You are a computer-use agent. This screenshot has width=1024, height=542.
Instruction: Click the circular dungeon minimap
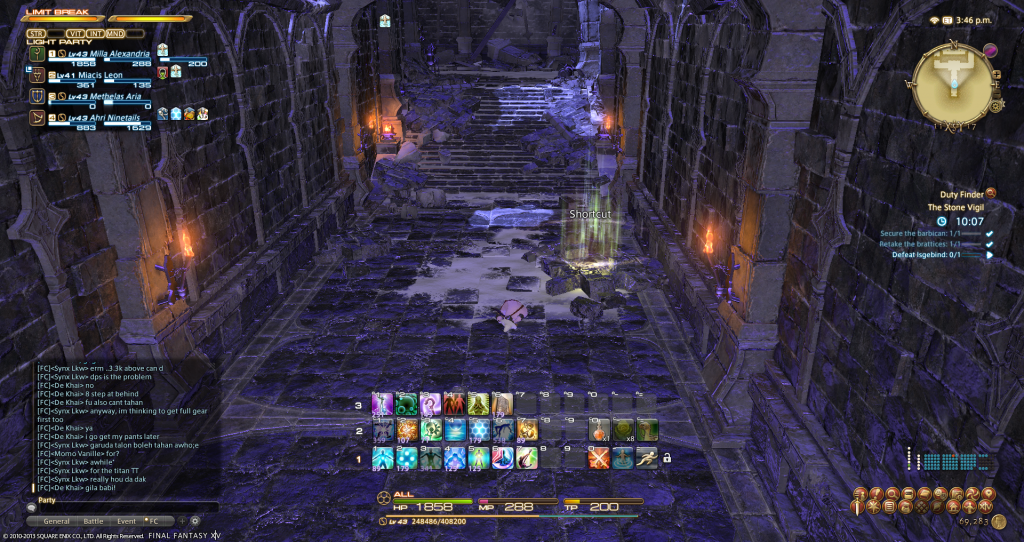957,83
